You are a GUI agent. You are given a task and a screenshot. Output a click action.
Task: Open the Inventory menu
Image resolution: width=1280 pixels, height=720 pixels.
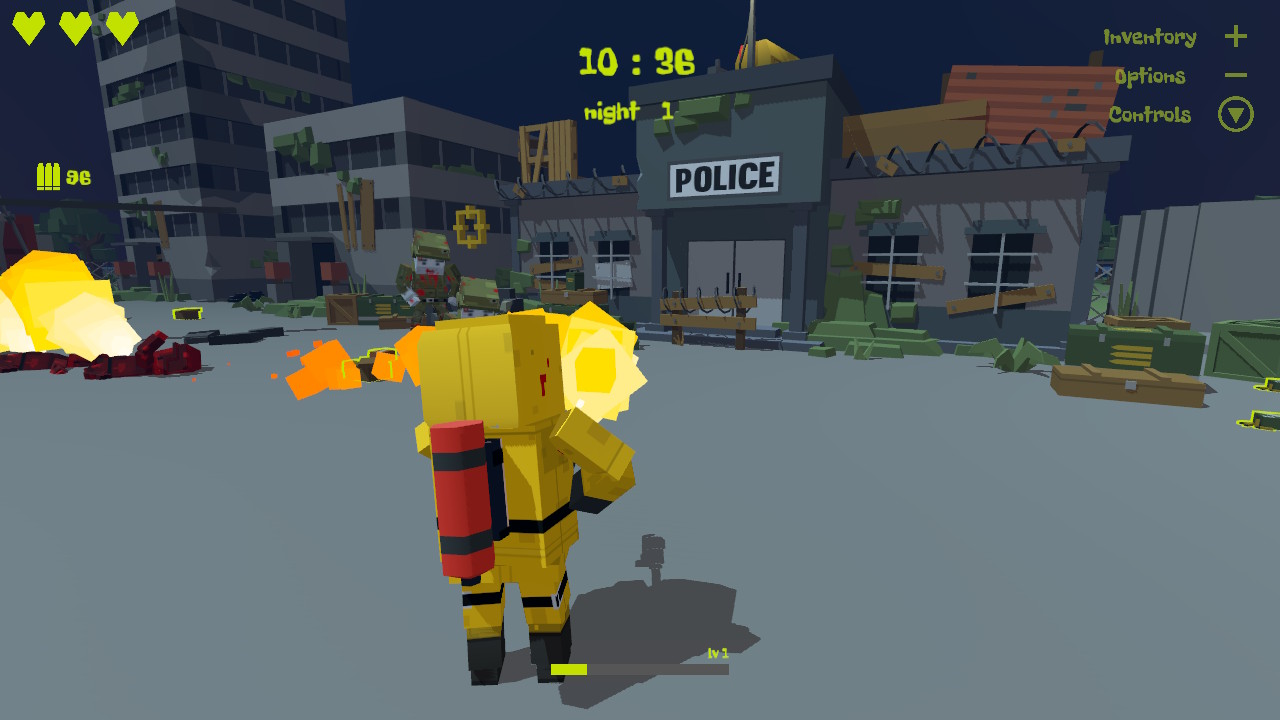[x=1148, y=37]
